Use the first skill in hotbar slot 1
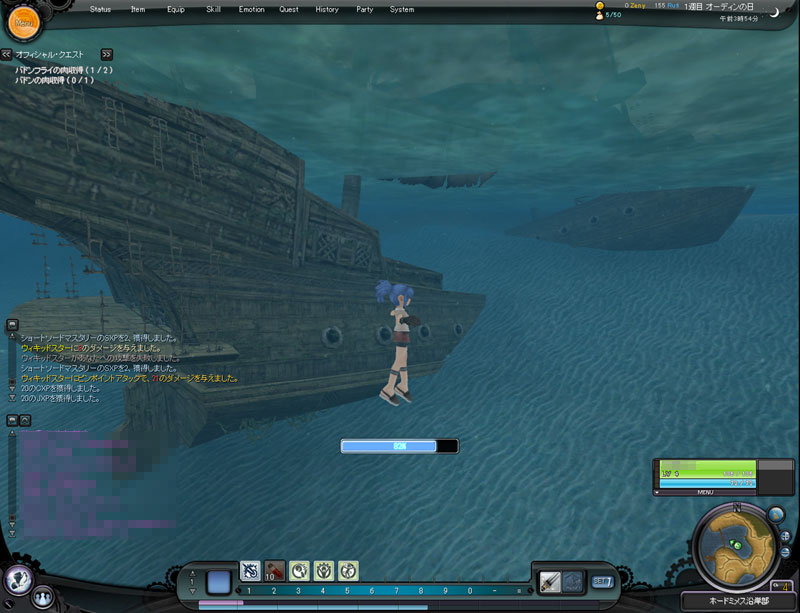Image resolution: width=800 pixels, height=613 pixels. point(250,570)
